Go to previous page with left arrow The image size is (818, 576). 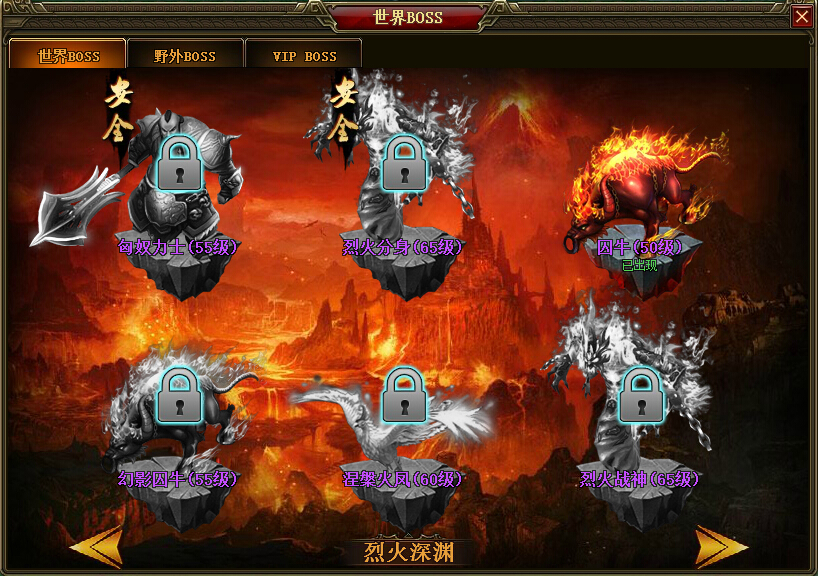(95, 546)
